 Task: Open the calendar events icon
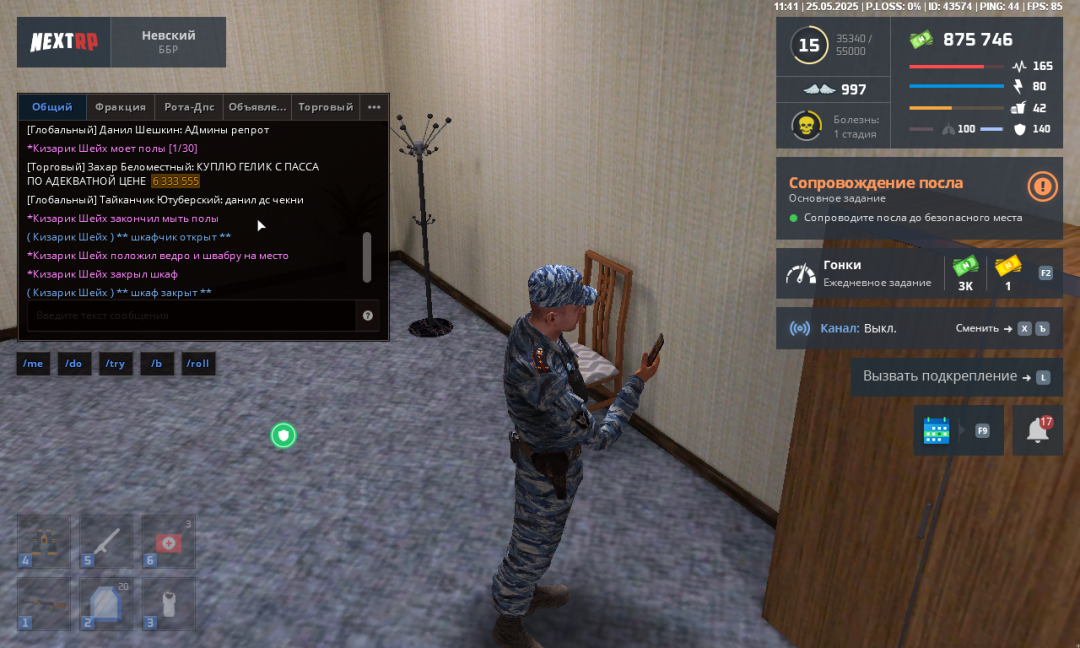[937, 430]
